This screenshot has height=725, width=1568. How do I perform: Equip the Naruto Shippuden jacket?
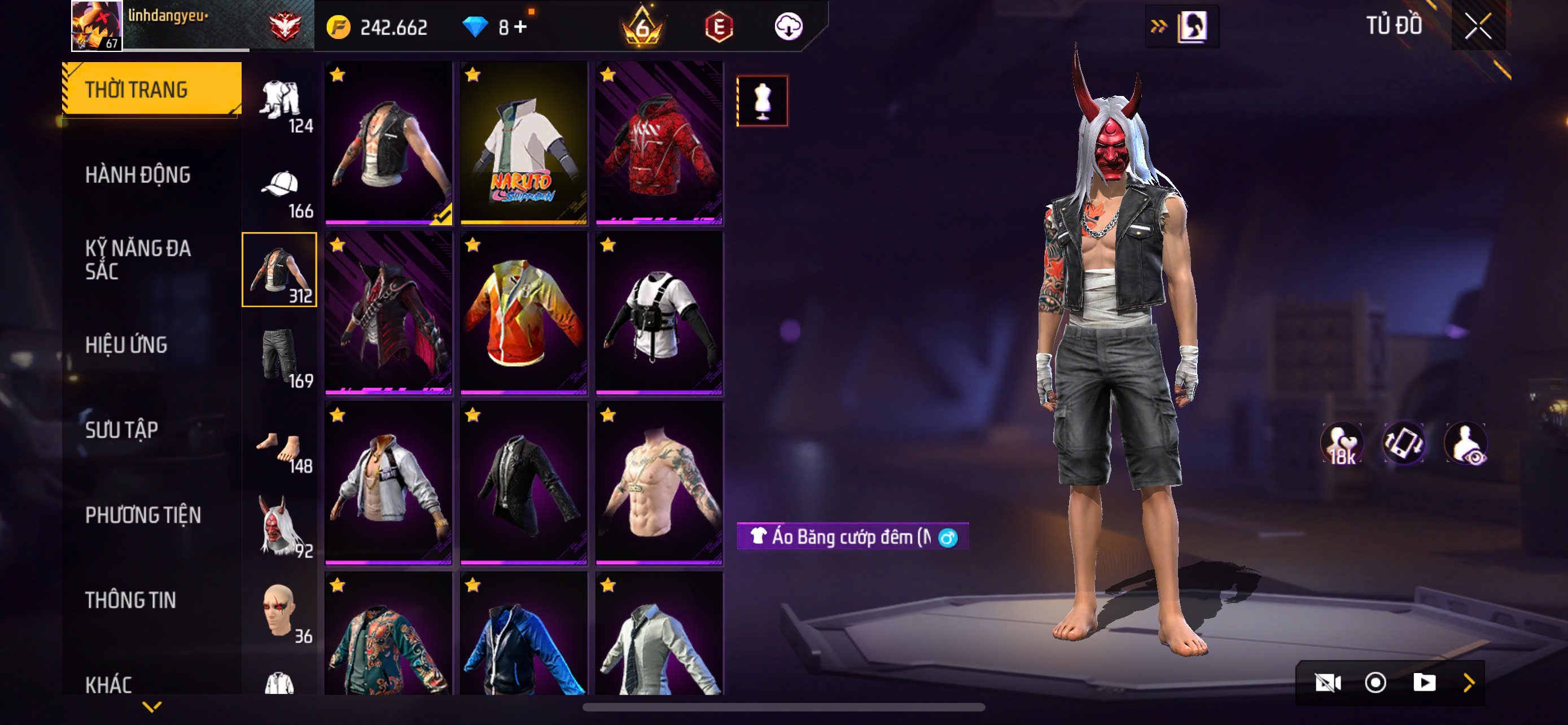click(x=523, y=143)
